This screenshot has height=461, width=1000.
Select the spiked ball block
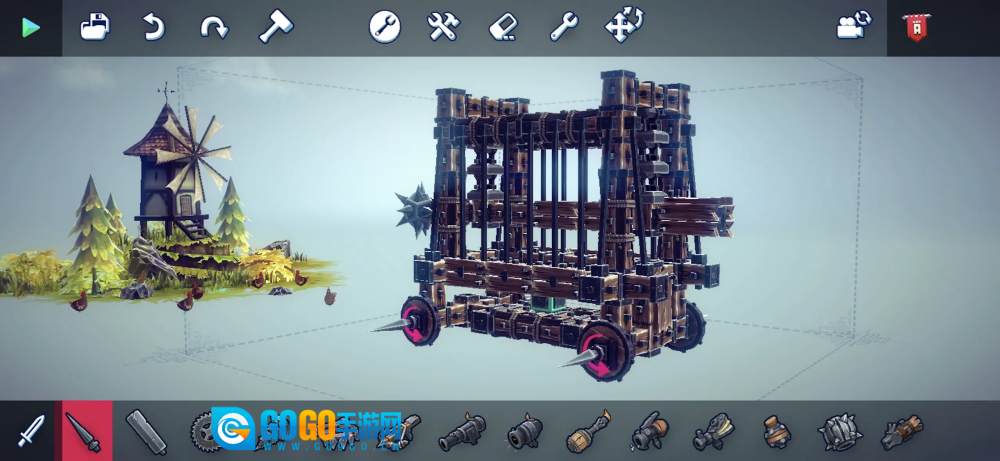pos(838,432)
